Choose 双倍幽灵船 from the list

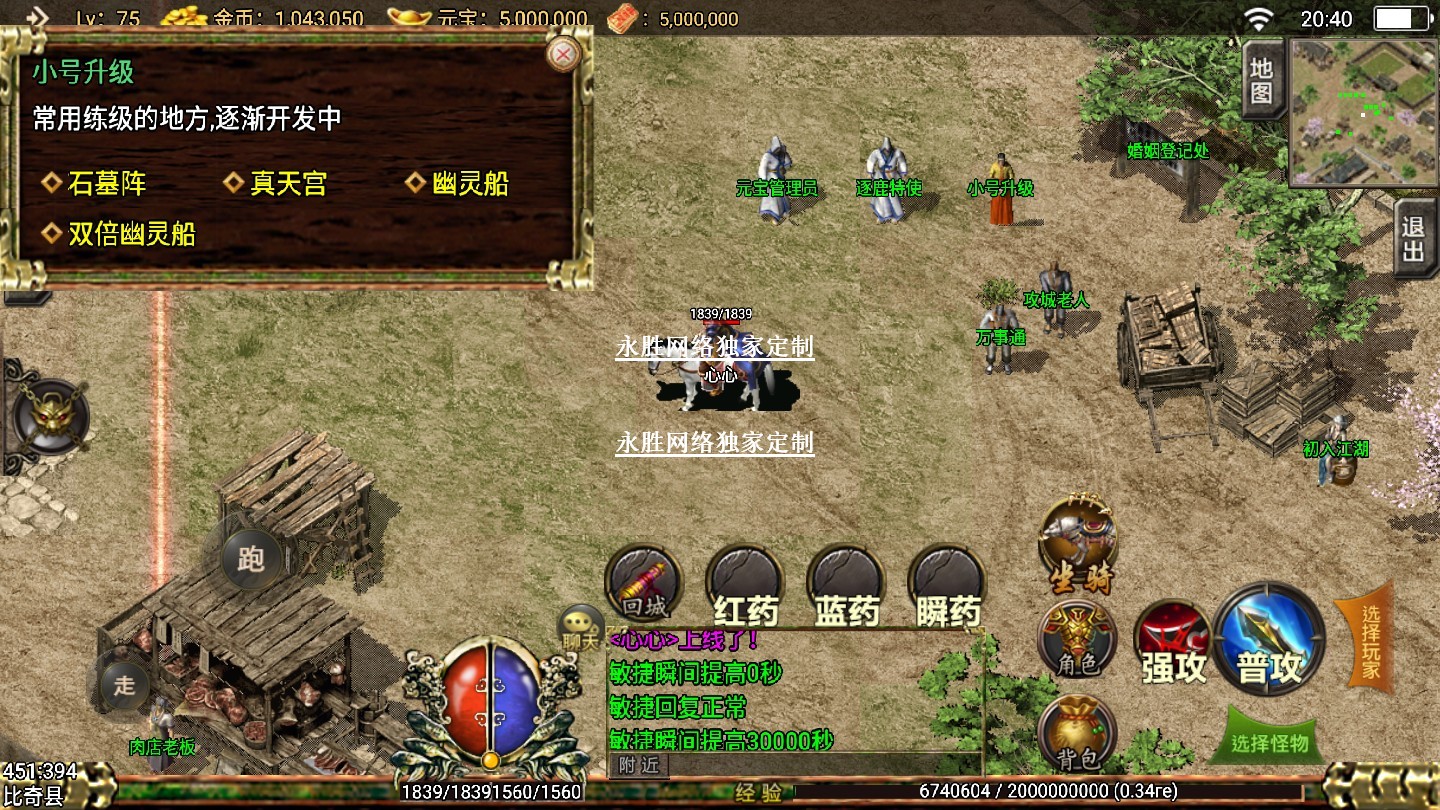click(x=131, y=234)
